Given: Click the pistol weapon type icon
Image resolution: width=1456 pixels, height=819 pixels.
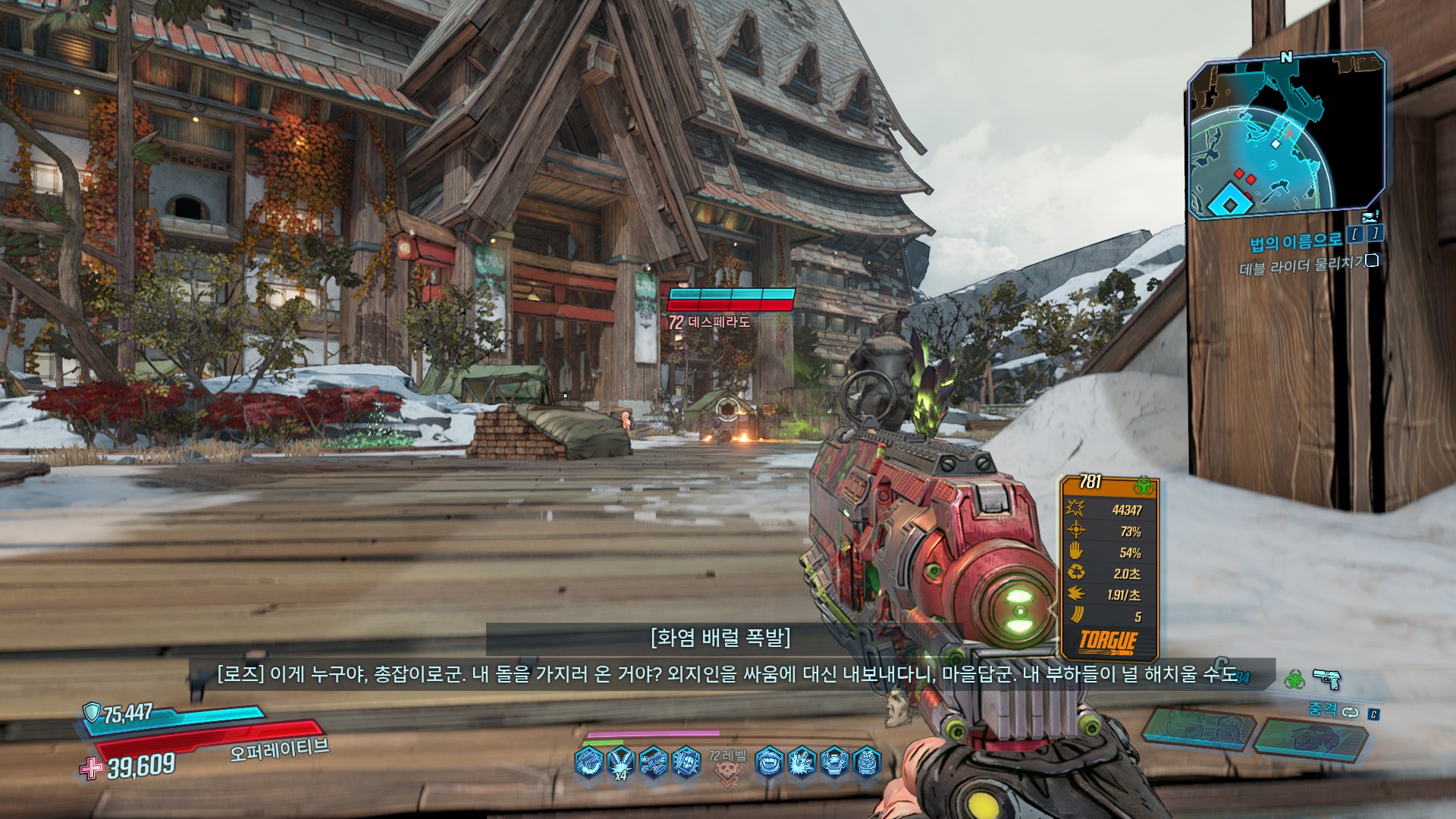Looking at the screenshot, I should [1326, 678].
